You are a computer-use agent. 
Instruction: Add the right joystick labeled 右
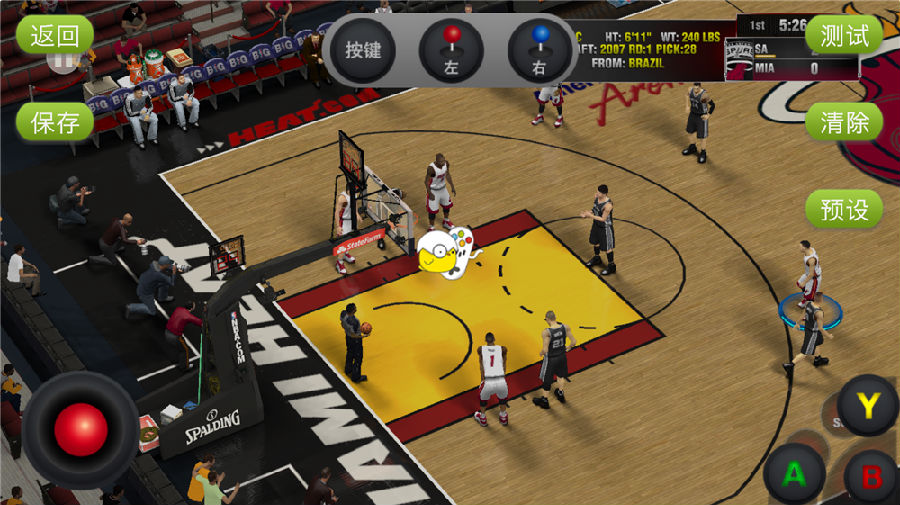point(540,50)
